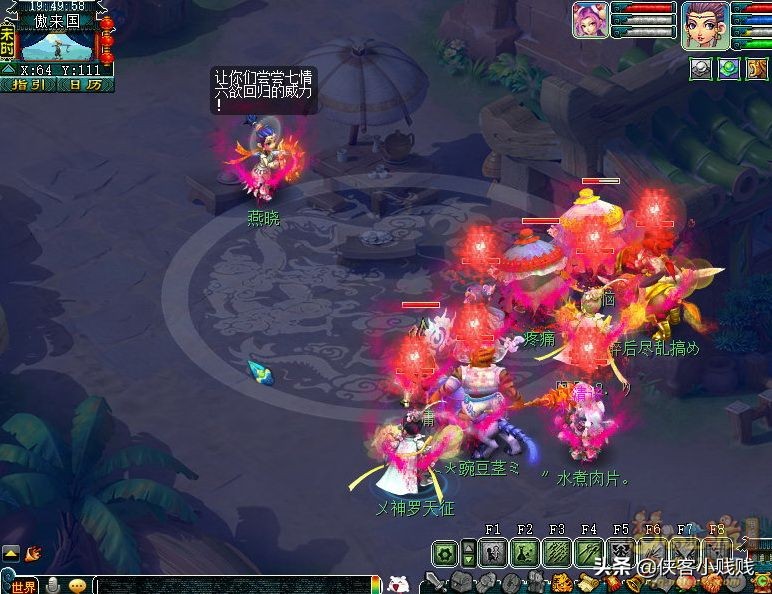
Task: Click the golden lion icon under portraits
Action: [757, 69]
